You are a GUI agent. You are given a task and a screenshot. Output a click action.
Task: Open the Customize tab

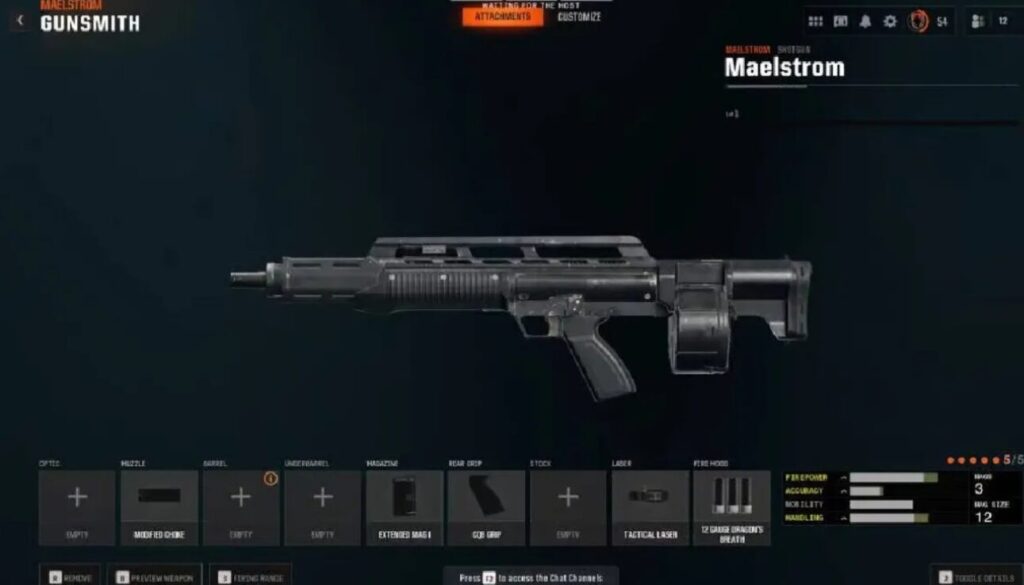[579, 17]
